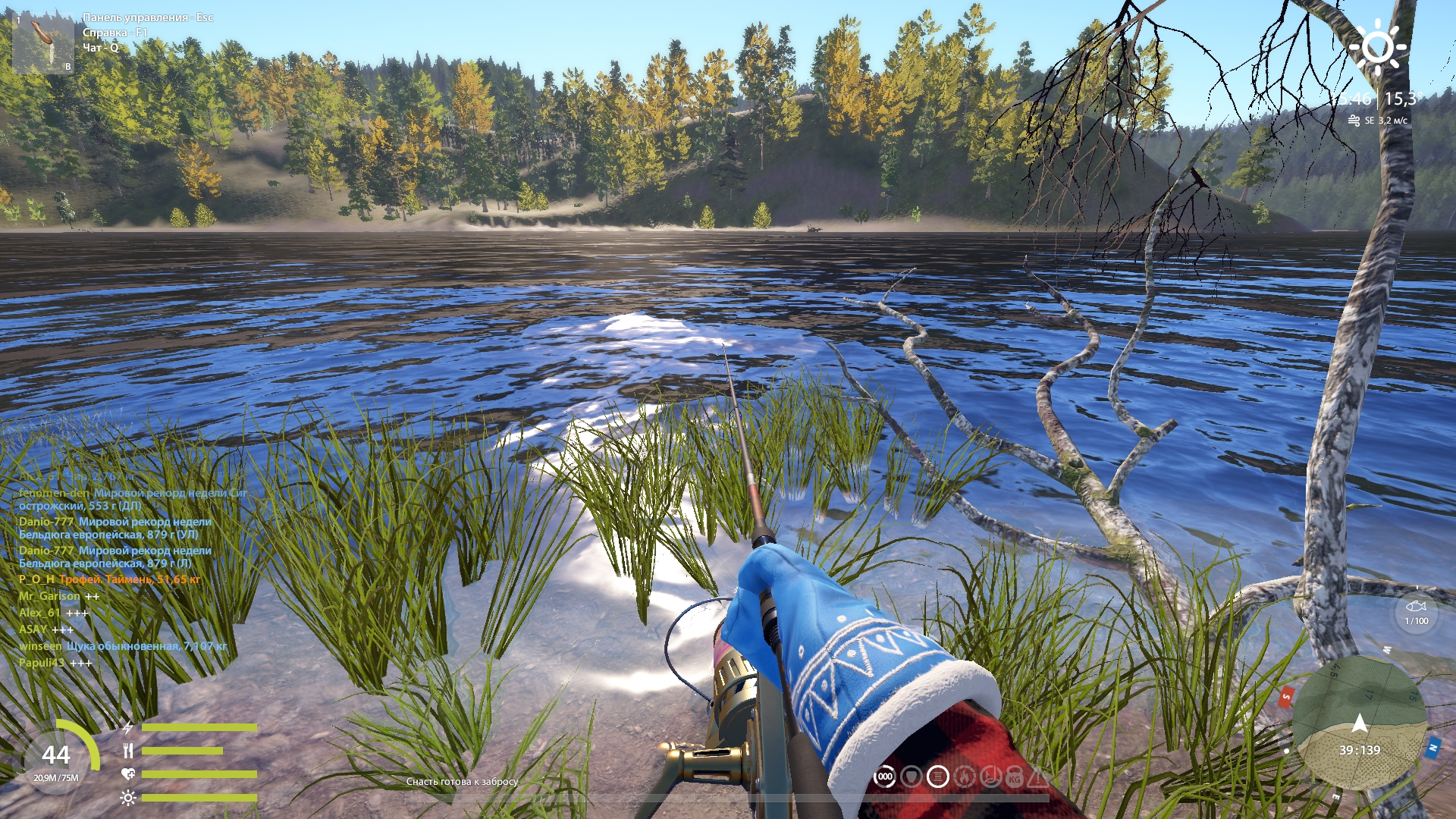The width and height of the screenshot is (1456, 819).
Task: Click the flame friction icon
Action: [965, 777]
